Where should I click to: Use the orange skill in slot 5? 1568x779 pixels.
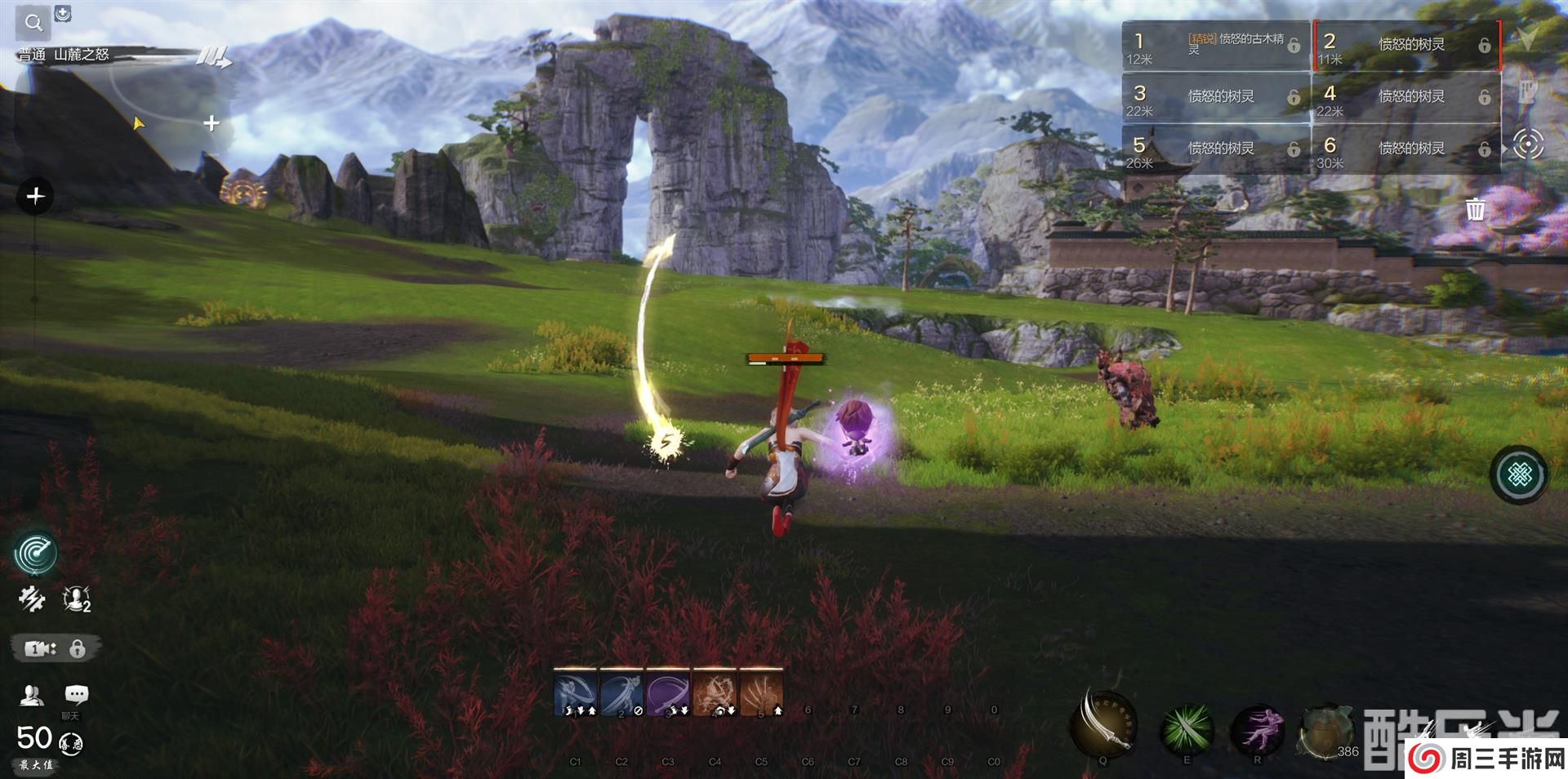click(x=761, y=692)
